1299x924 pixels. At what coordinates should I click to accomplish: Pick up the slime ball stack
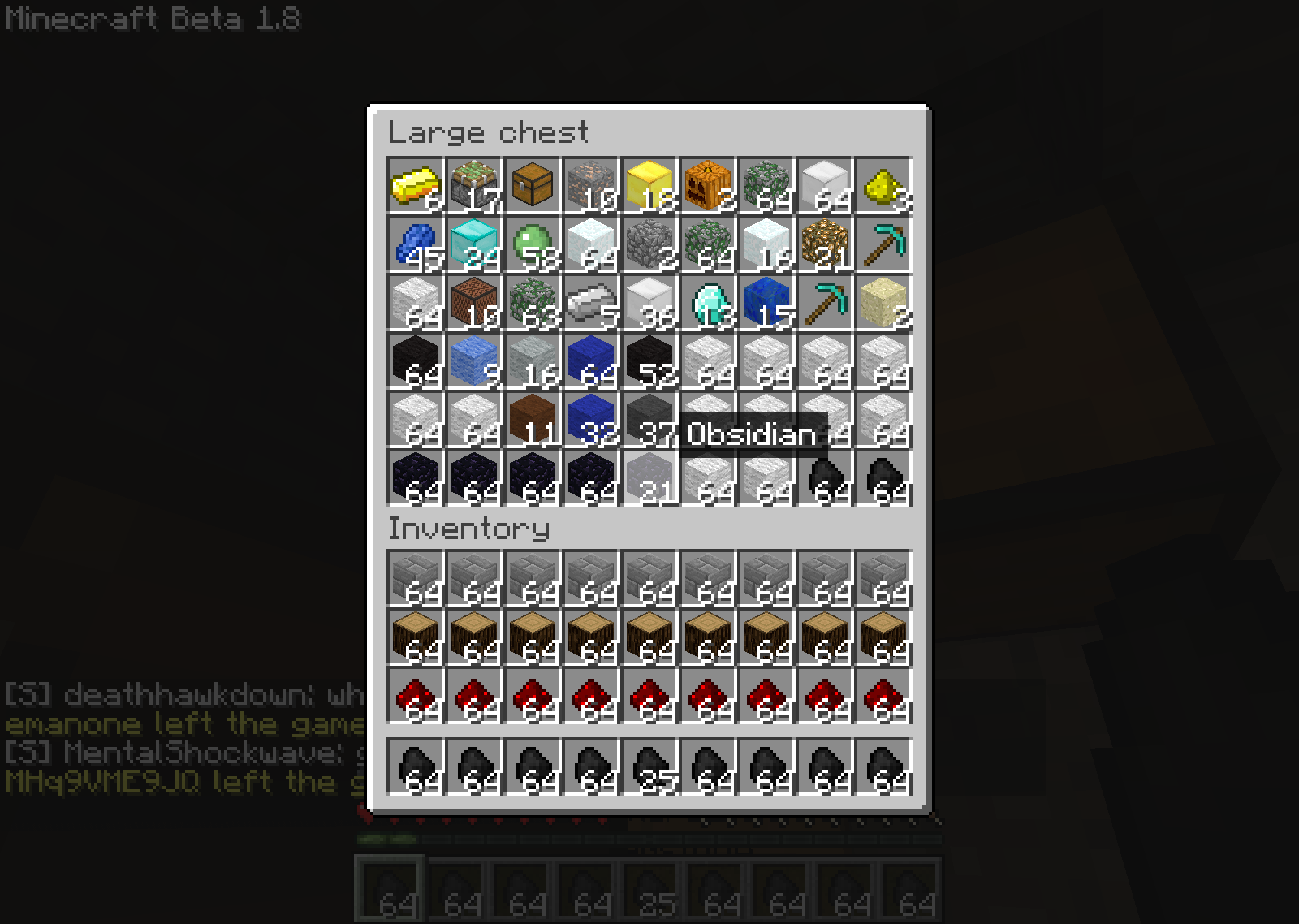[531, 244]
